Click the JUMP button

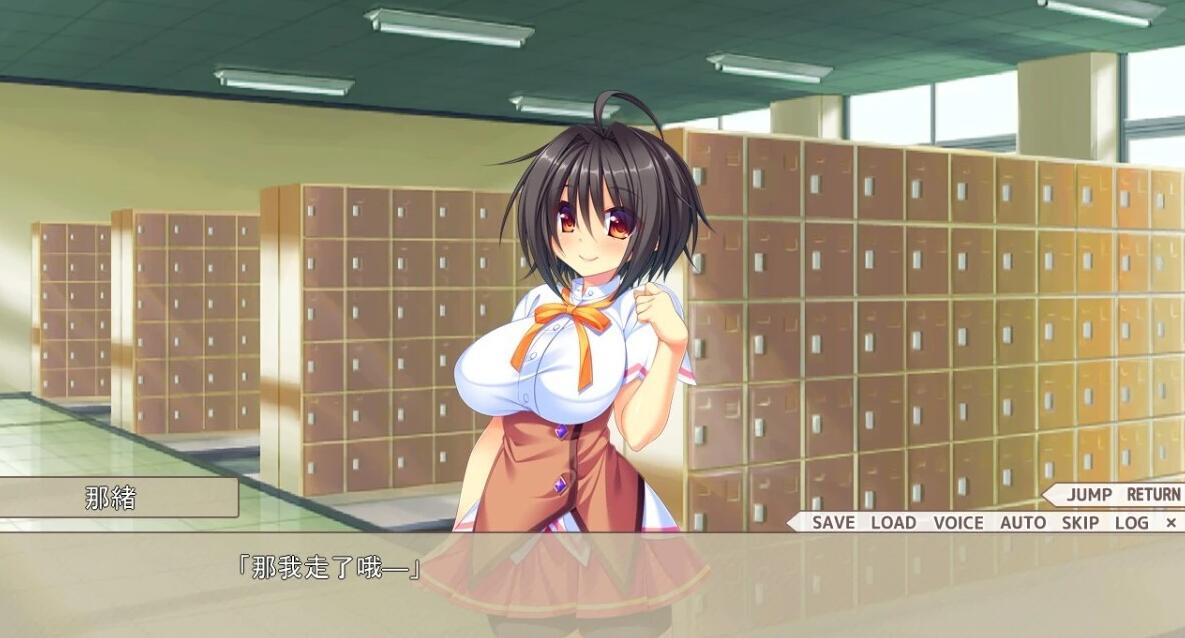point(1089,494)
